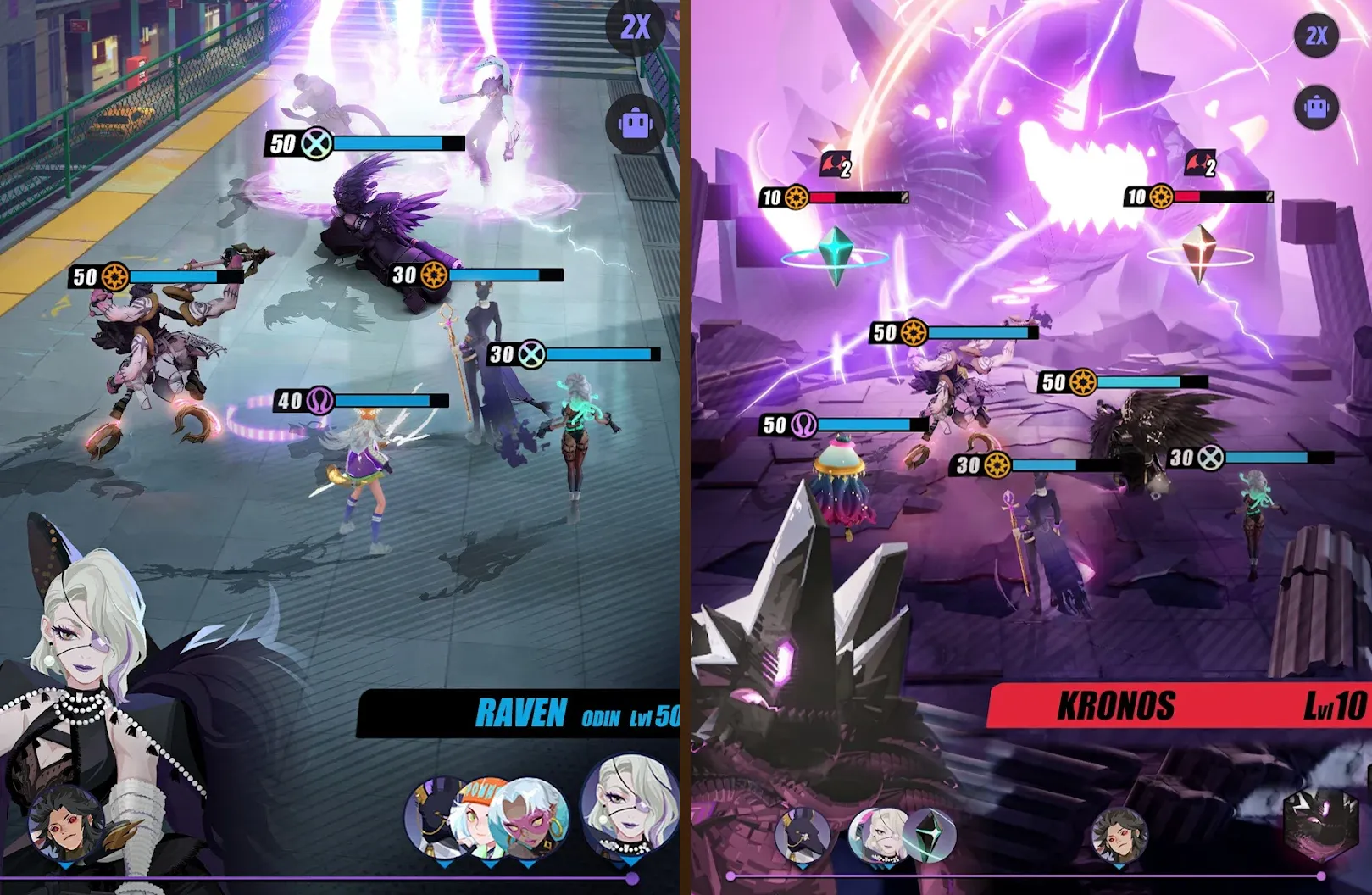The width and height of the screenshot is (1372, 895).
Task: Select the dark crystal turn portrait
Action: click(x=930, y=834)
